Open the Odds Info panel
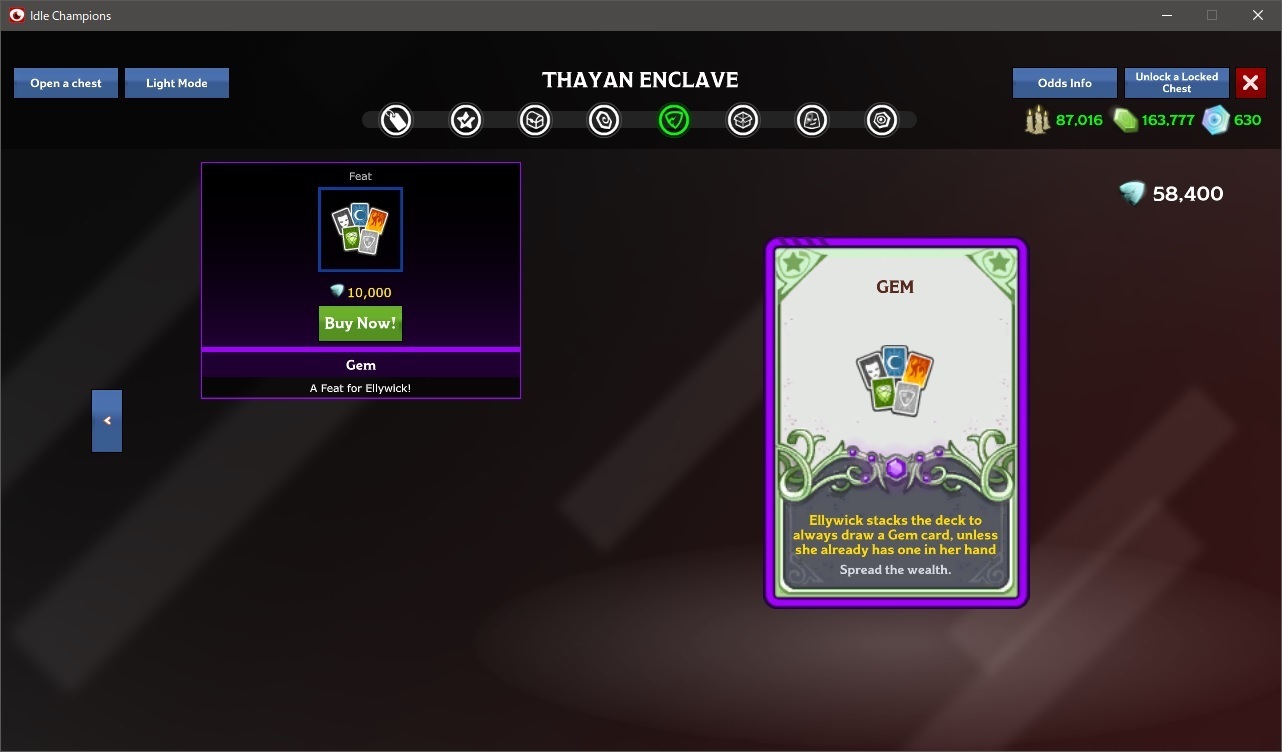Viewport: 1282px width, 752px height. (x=1064, y=83)
